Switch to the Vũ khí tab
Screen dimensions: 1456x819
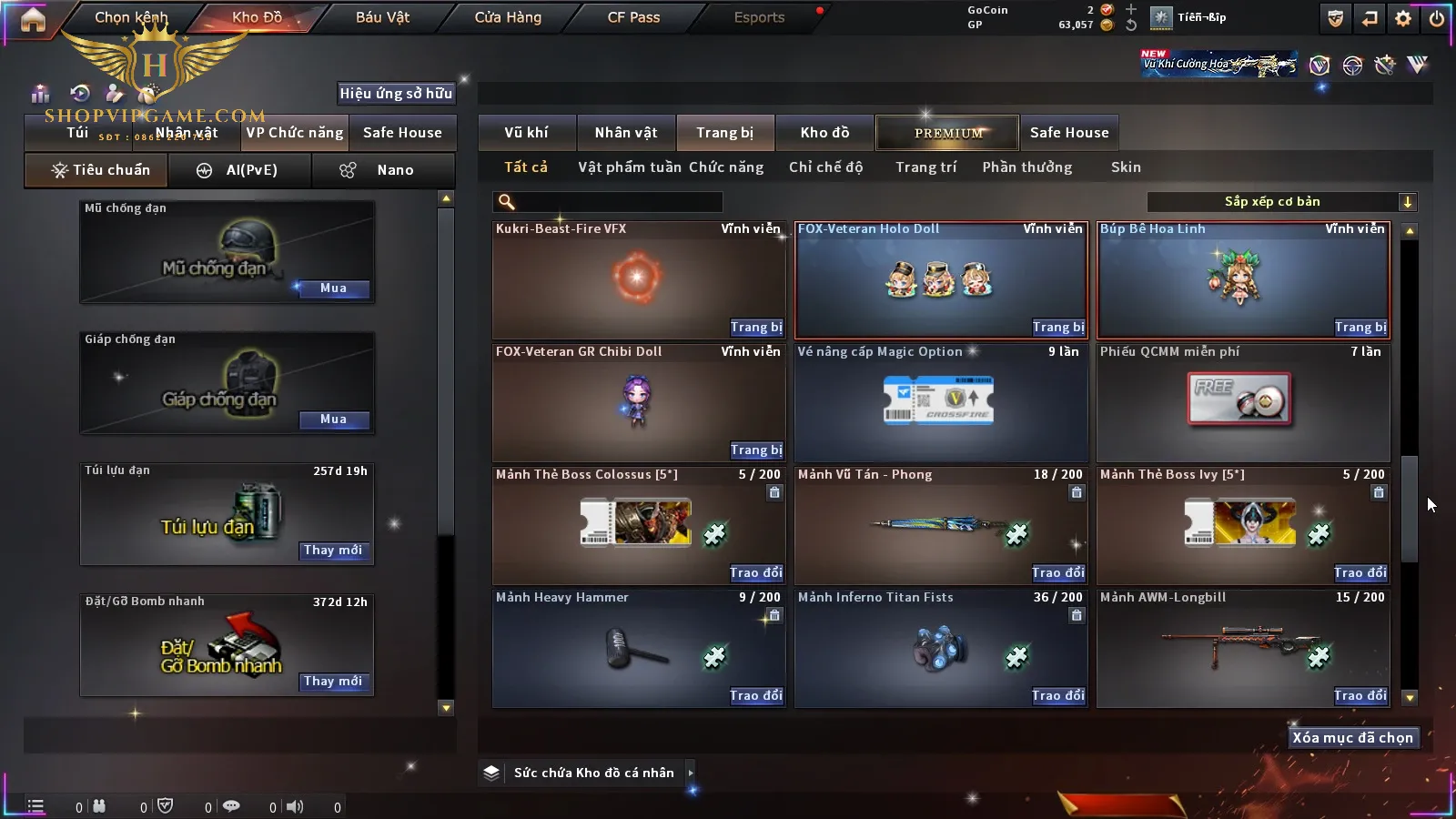pos(526,133)
